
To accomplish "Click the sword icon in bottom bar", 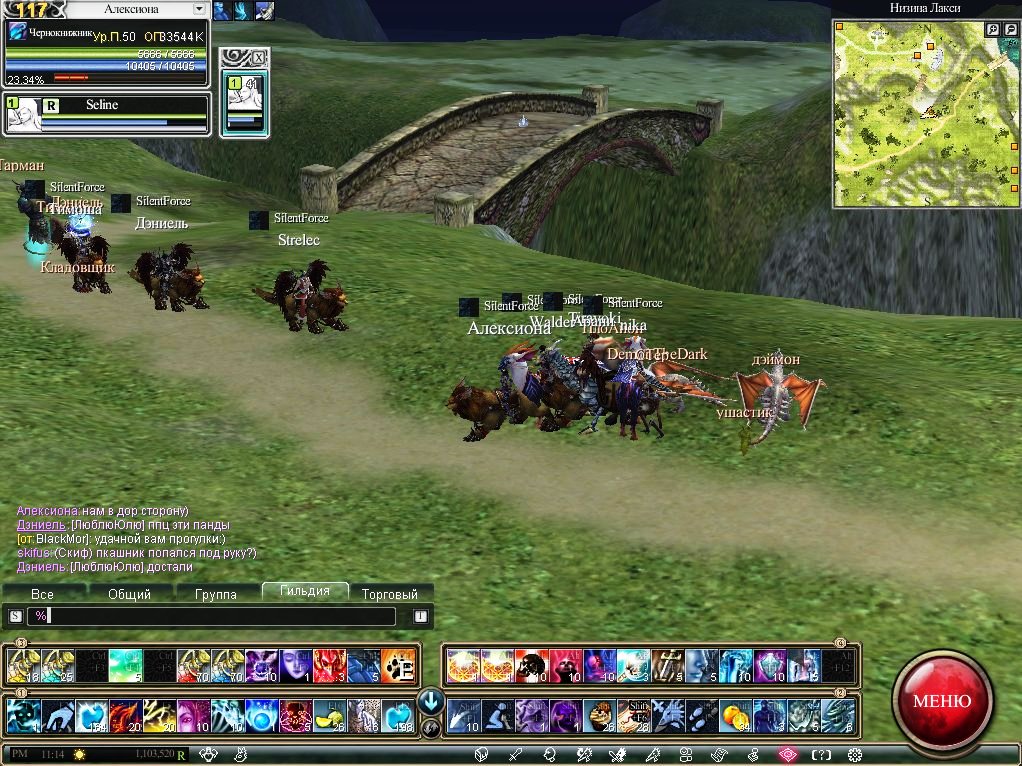I will [517, 754].
